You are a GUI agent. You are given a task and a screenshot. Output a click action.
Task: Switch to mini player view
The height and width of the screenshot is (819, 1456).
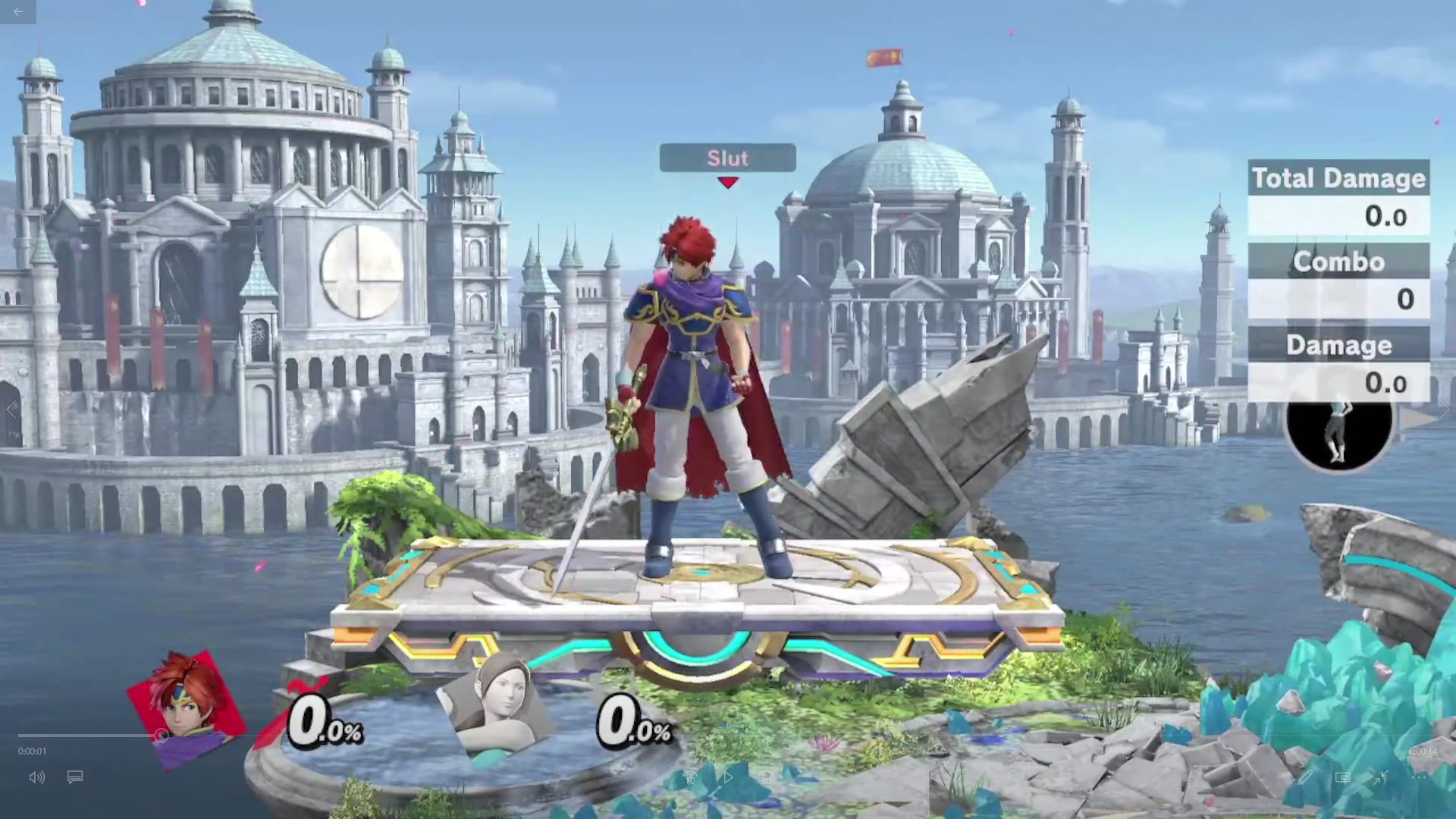(x=1343, y=777)
